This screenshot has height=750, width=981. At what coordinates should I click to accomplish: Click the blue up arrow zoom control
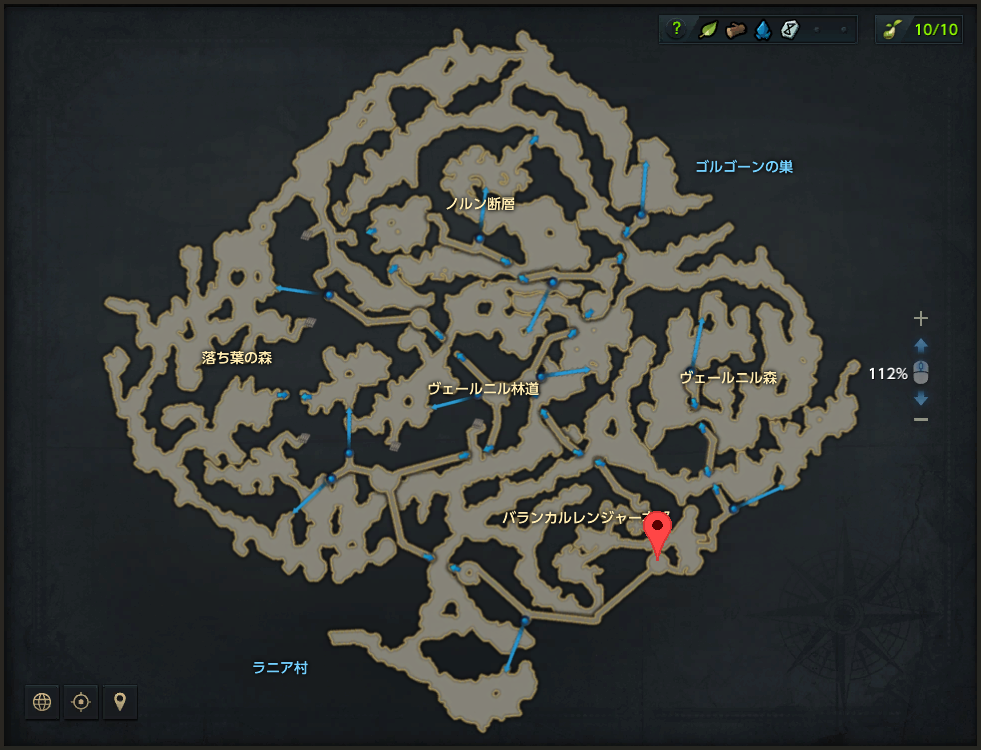921,345
